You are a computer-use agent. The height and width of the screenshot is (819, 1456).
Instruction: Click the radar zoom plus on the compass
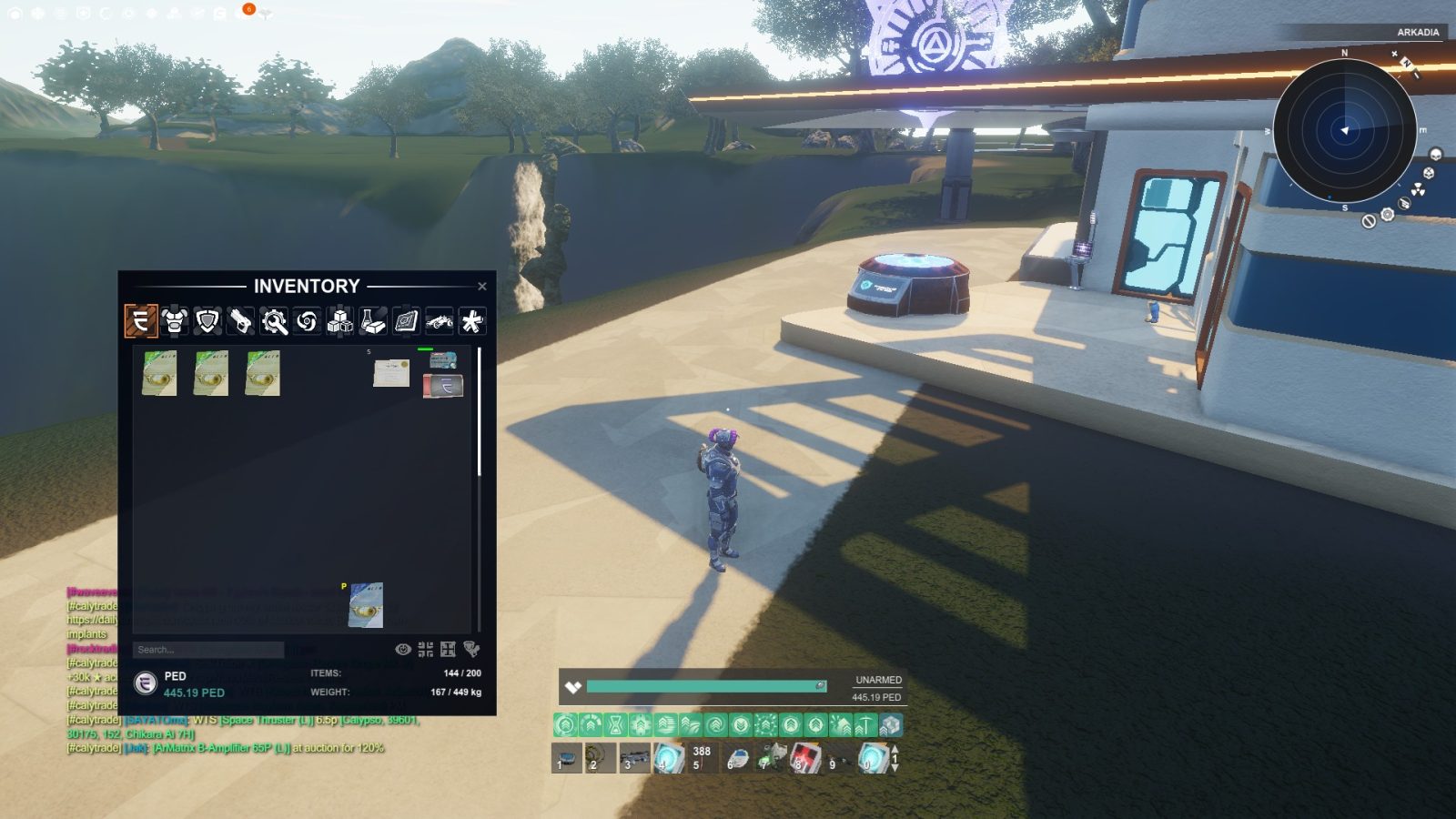pos(1394,54)
